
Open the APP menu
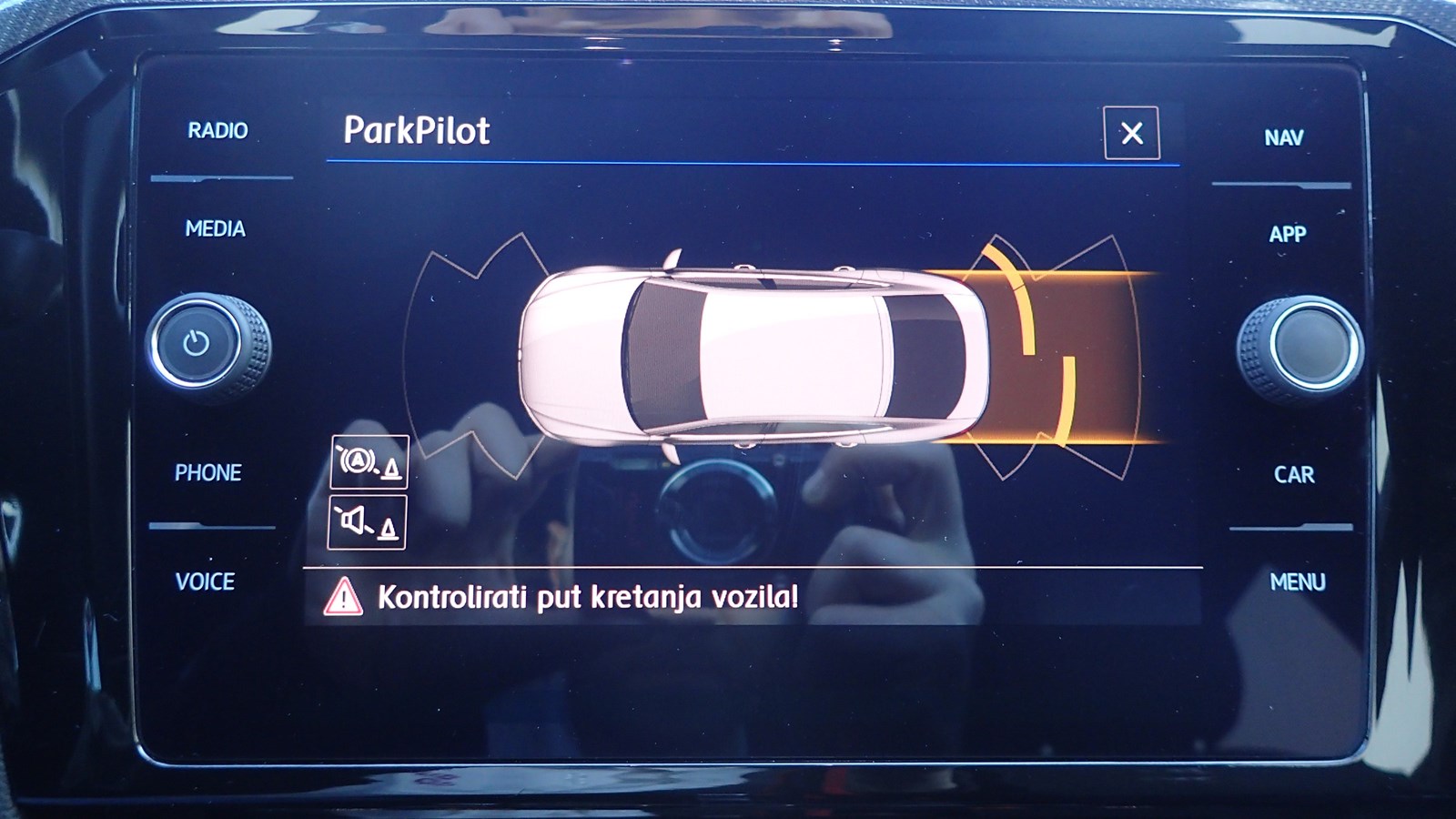click(x=1288, y=234)
